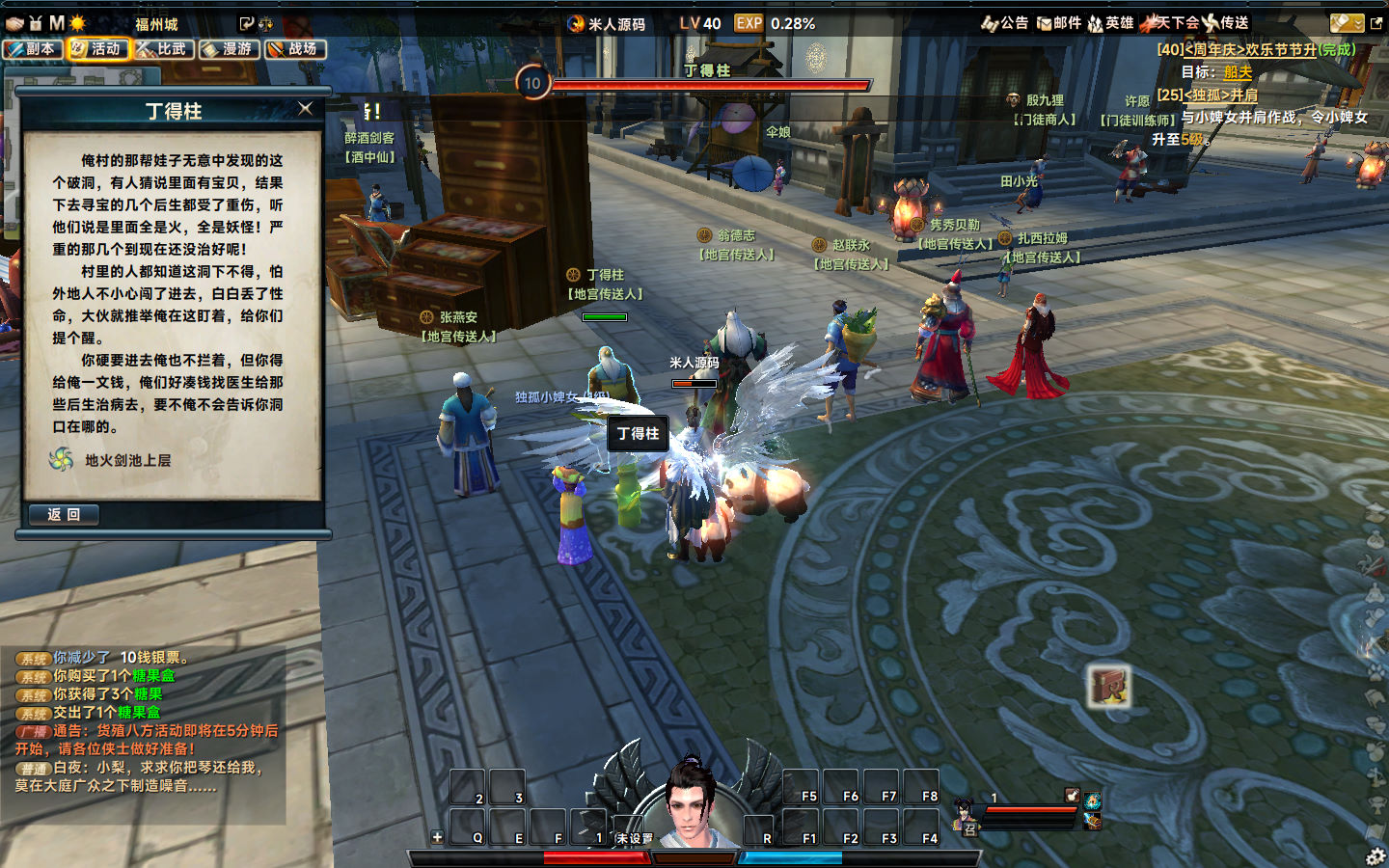The height and width of the screenshot is (868, 1389).
Task: Open the gear settings icon
Action: click(1375, 855)
